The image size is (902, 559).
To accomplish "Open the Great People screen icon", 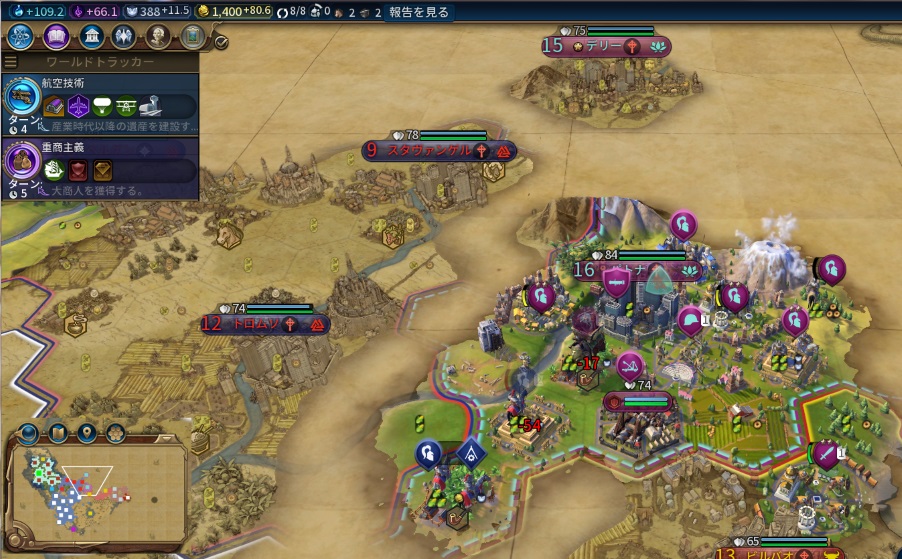I will click(x=158, y=37).
